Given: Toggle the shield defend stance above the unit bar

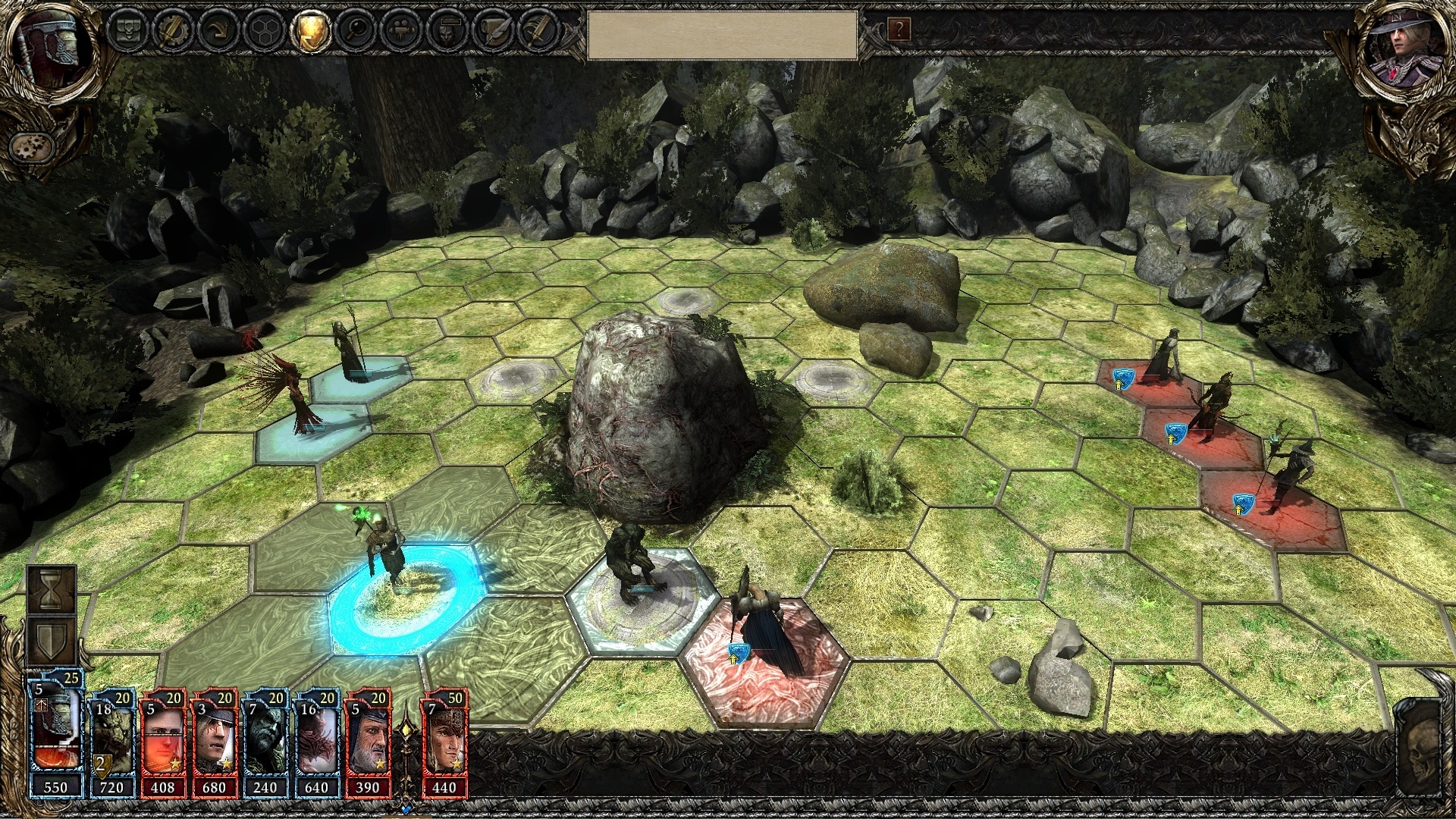Looking at the screenshot, I should pos(51,639).
